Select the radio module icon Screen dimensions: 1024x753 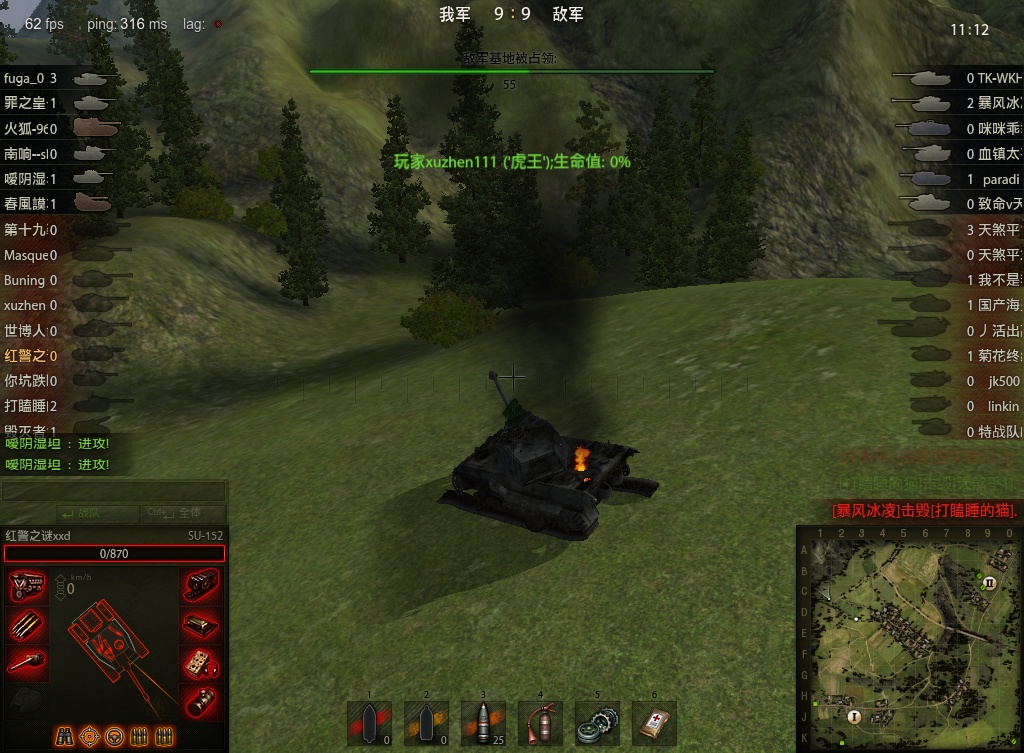click(201, 662)
